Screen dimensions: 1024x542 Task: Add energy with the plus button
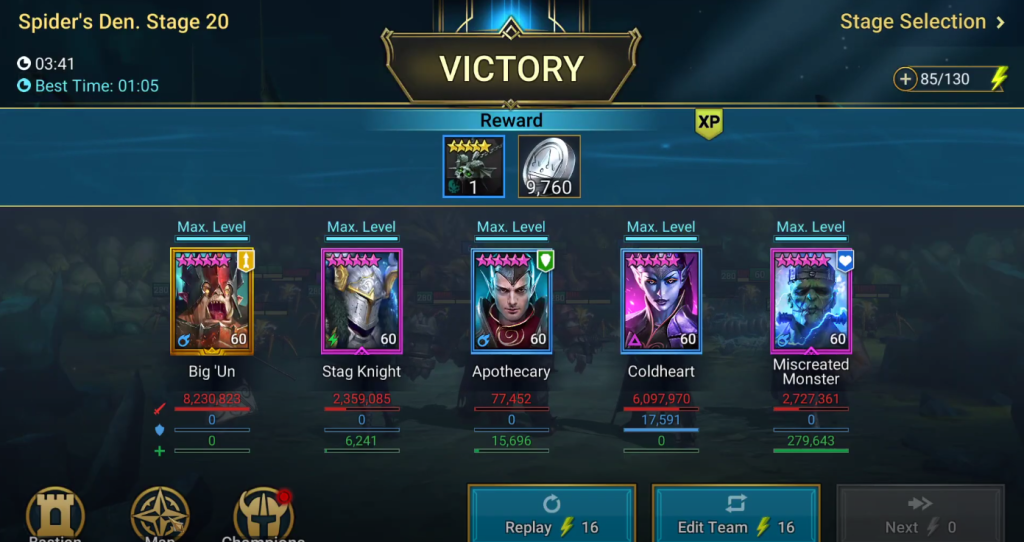[x=906, y=79]
